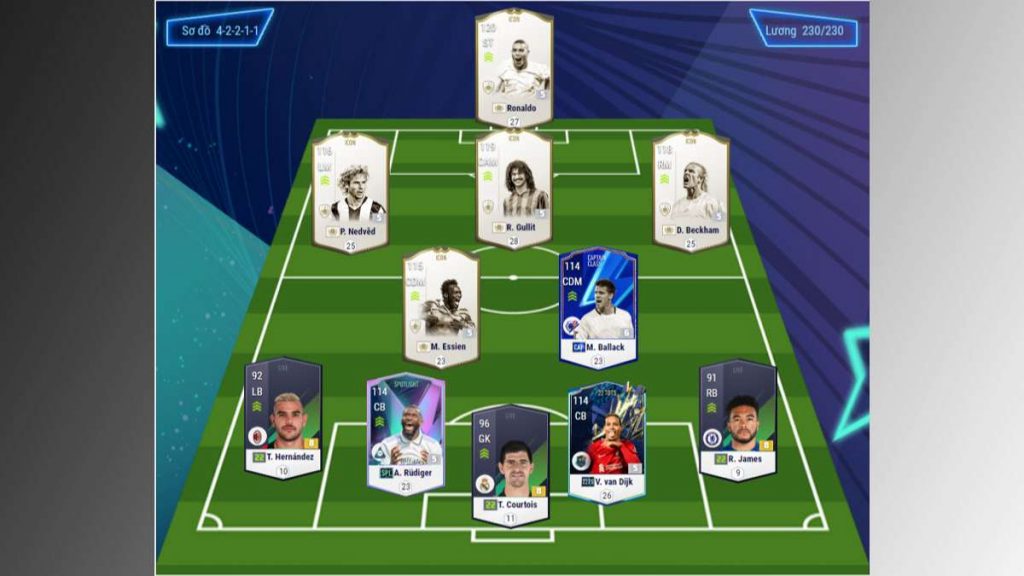Pick the R. Gullit CAM card

pyautogui.click(x=514, y=187)
